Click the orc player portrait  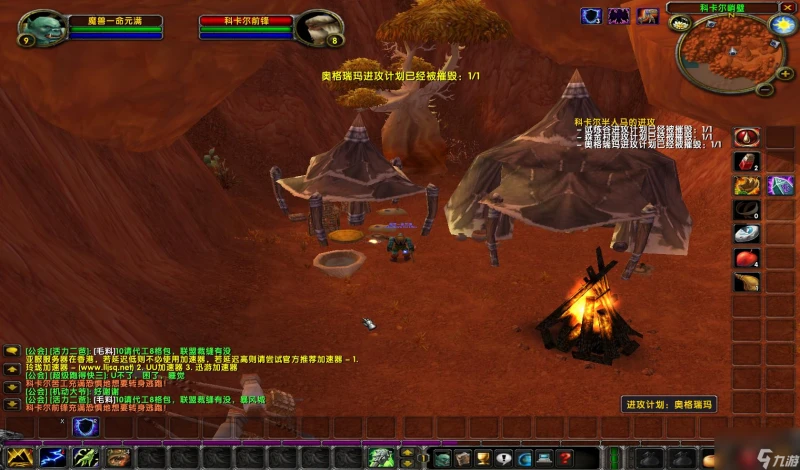point(41,27)
